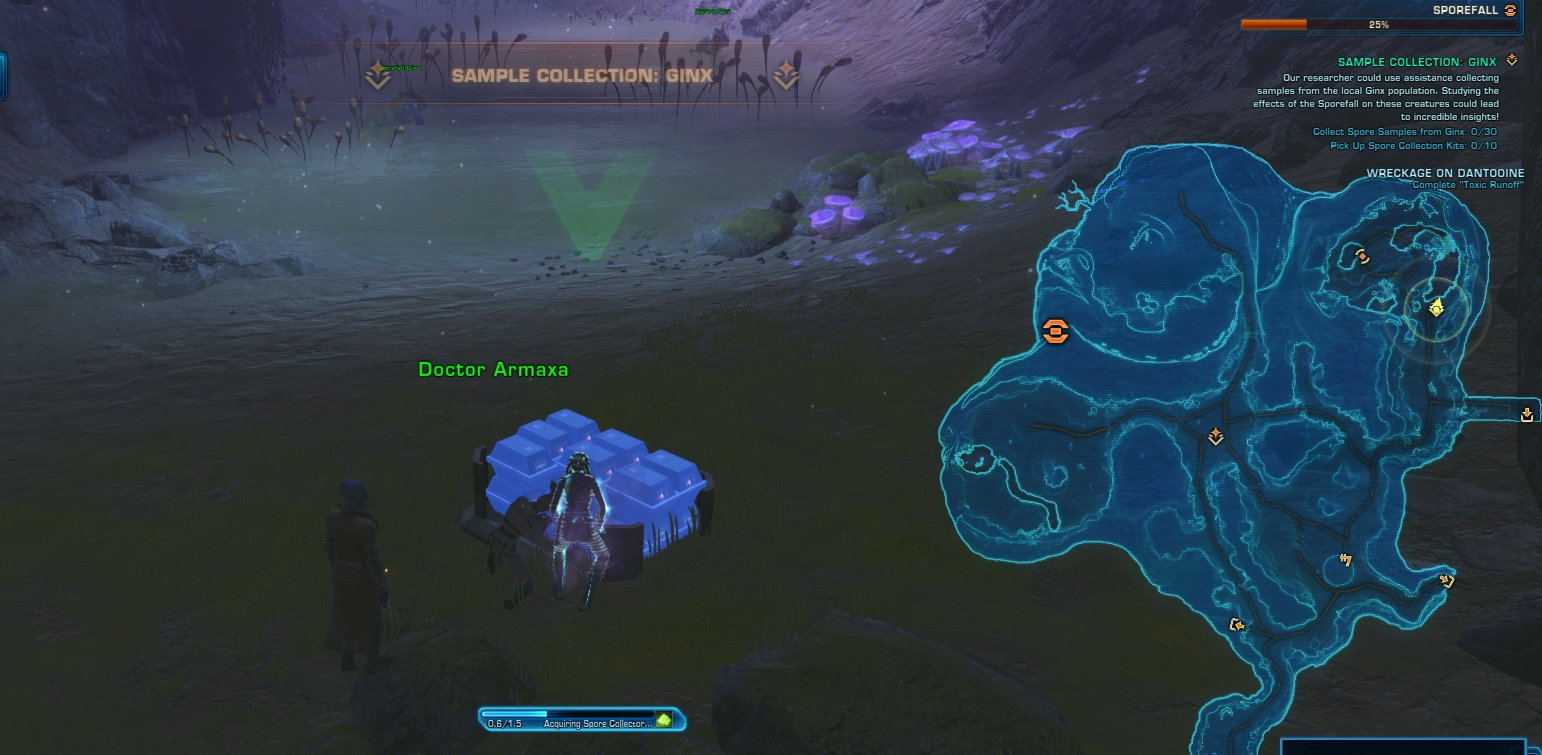Select the mission objective marker at the map's road junction
The width and height of the screenshot is (1542, 755).
pos(1216,437)
